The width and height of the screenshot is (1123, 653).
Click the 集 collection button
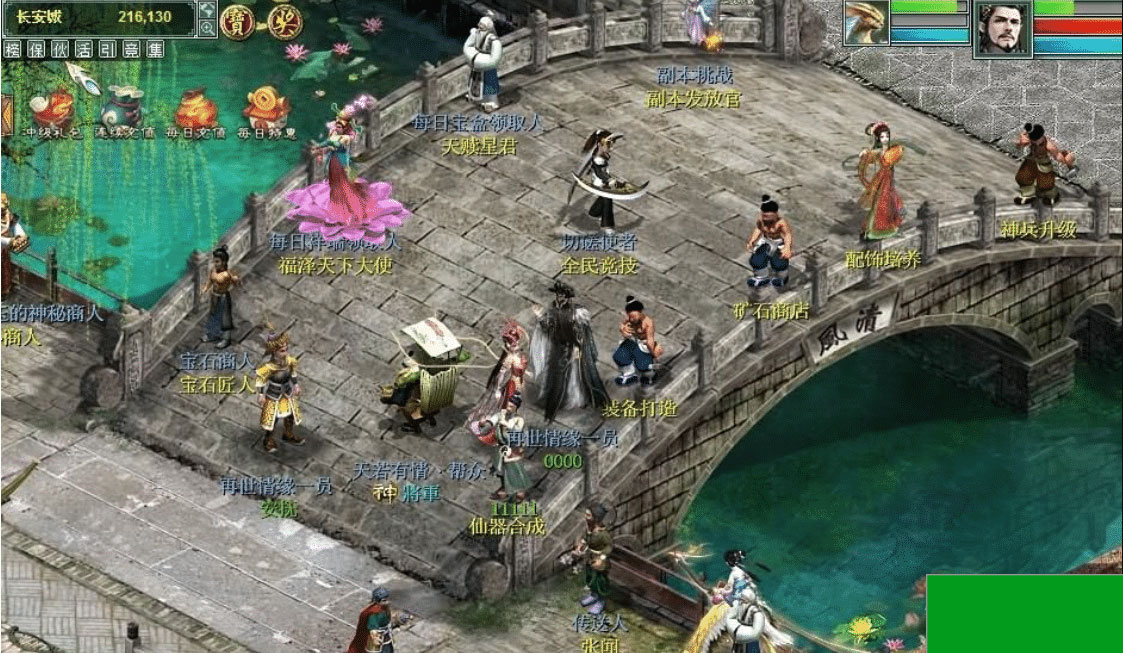click(154, 48)
